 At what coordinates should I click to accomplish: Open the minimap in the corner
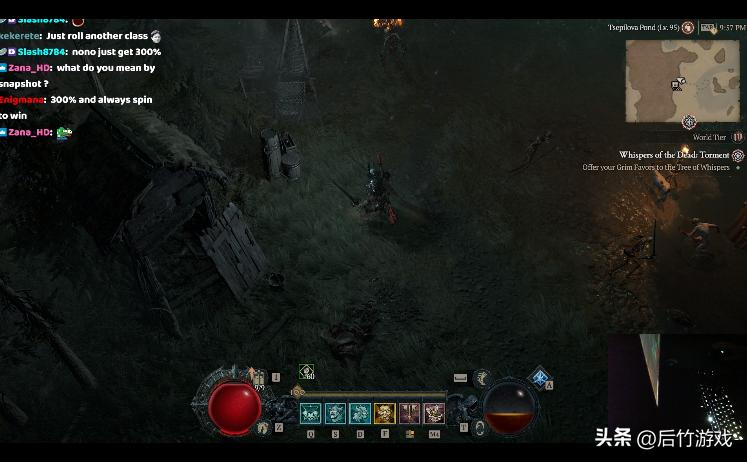click(683, 81)
